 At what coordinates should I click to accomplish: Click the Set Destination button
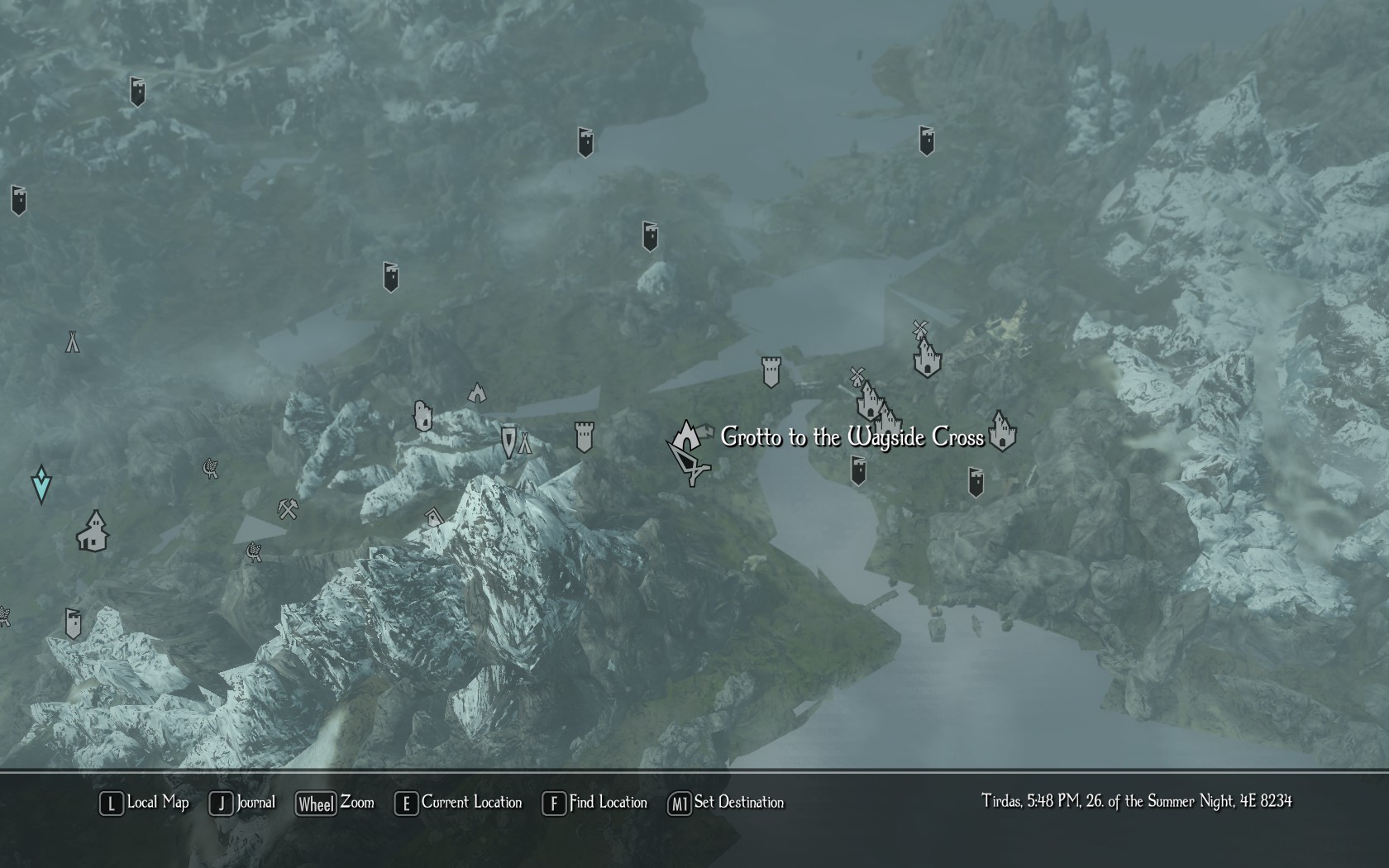click(x=725, y=803)
